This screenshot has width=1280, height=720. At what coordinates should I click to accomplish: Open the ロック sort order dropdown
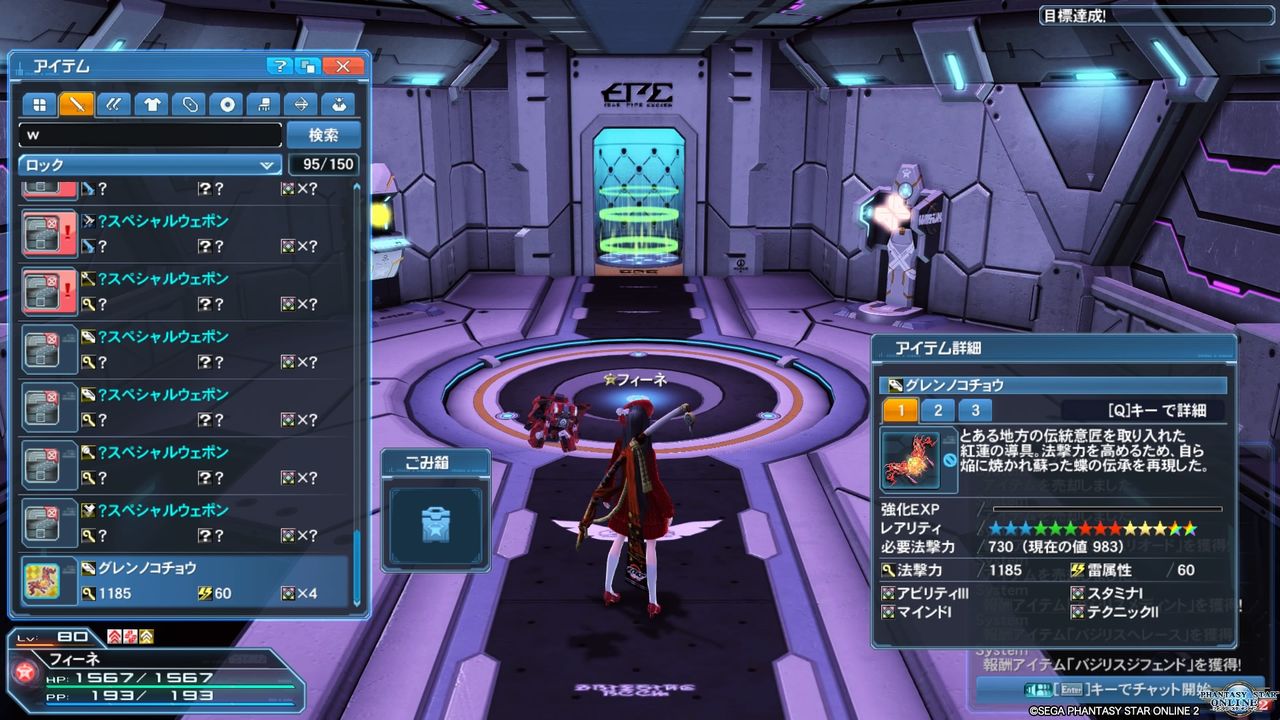click(x=148, y=164)
